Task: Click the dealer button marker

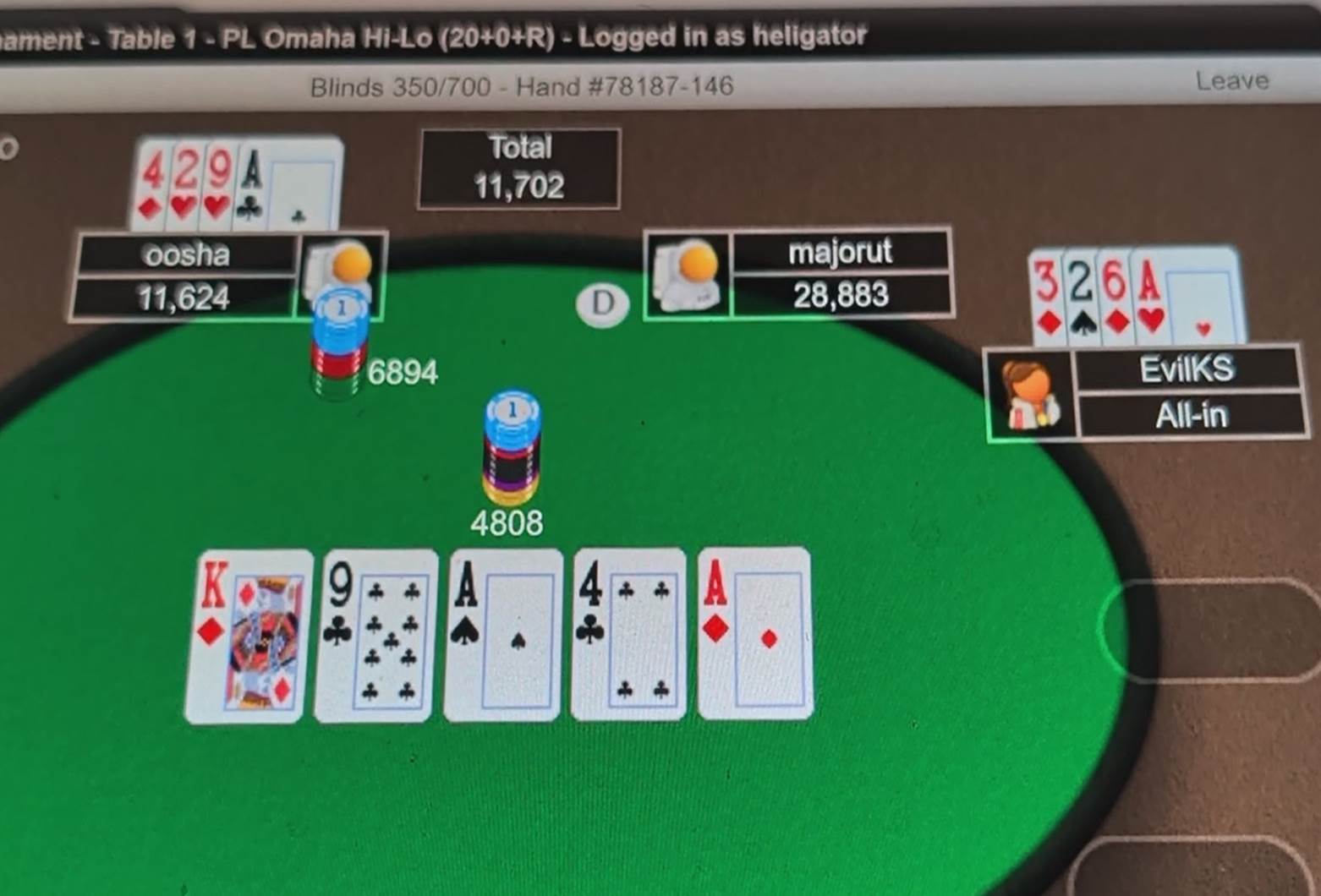Action: click(x=601, y=304)
